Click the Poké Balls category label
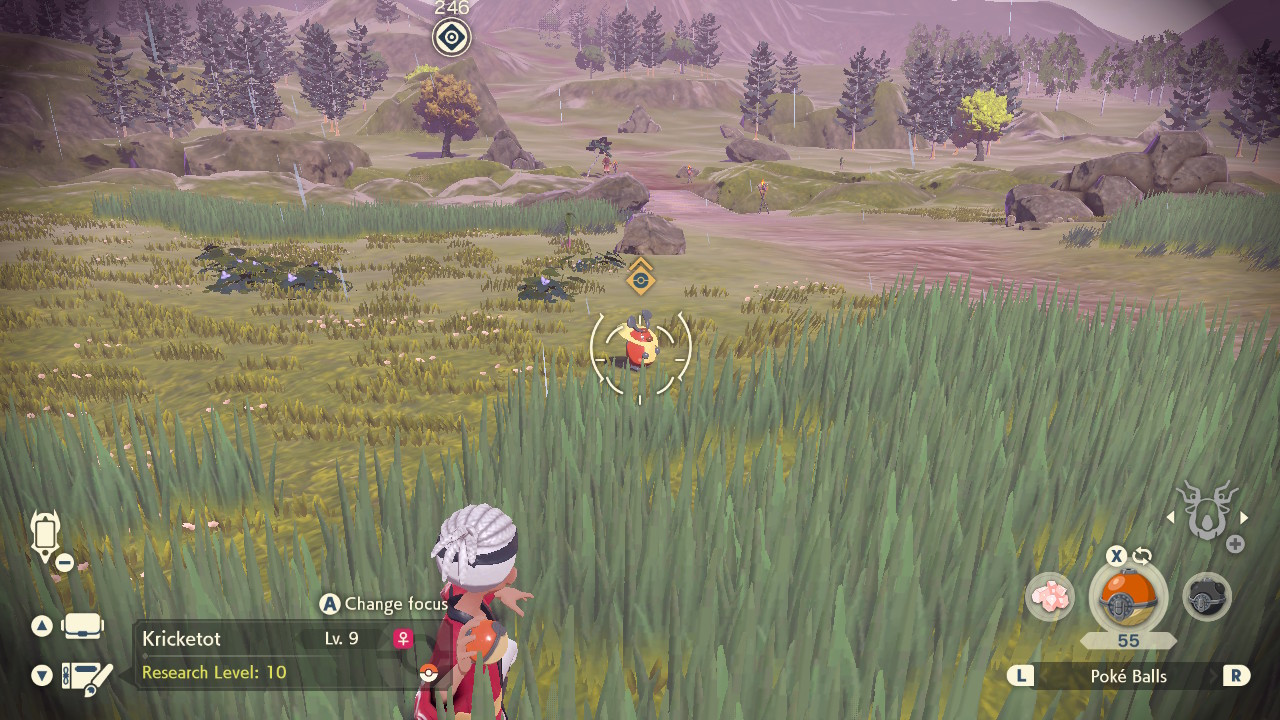This screenshot has width=1280, height=720. tap(1128, 677)
